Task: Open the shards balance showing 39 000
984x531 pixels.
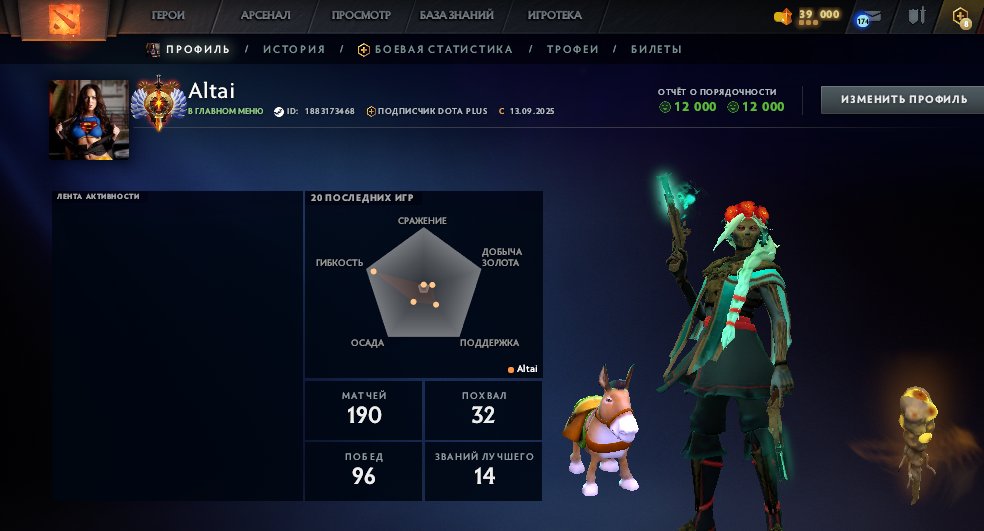Action: point(808,15)
